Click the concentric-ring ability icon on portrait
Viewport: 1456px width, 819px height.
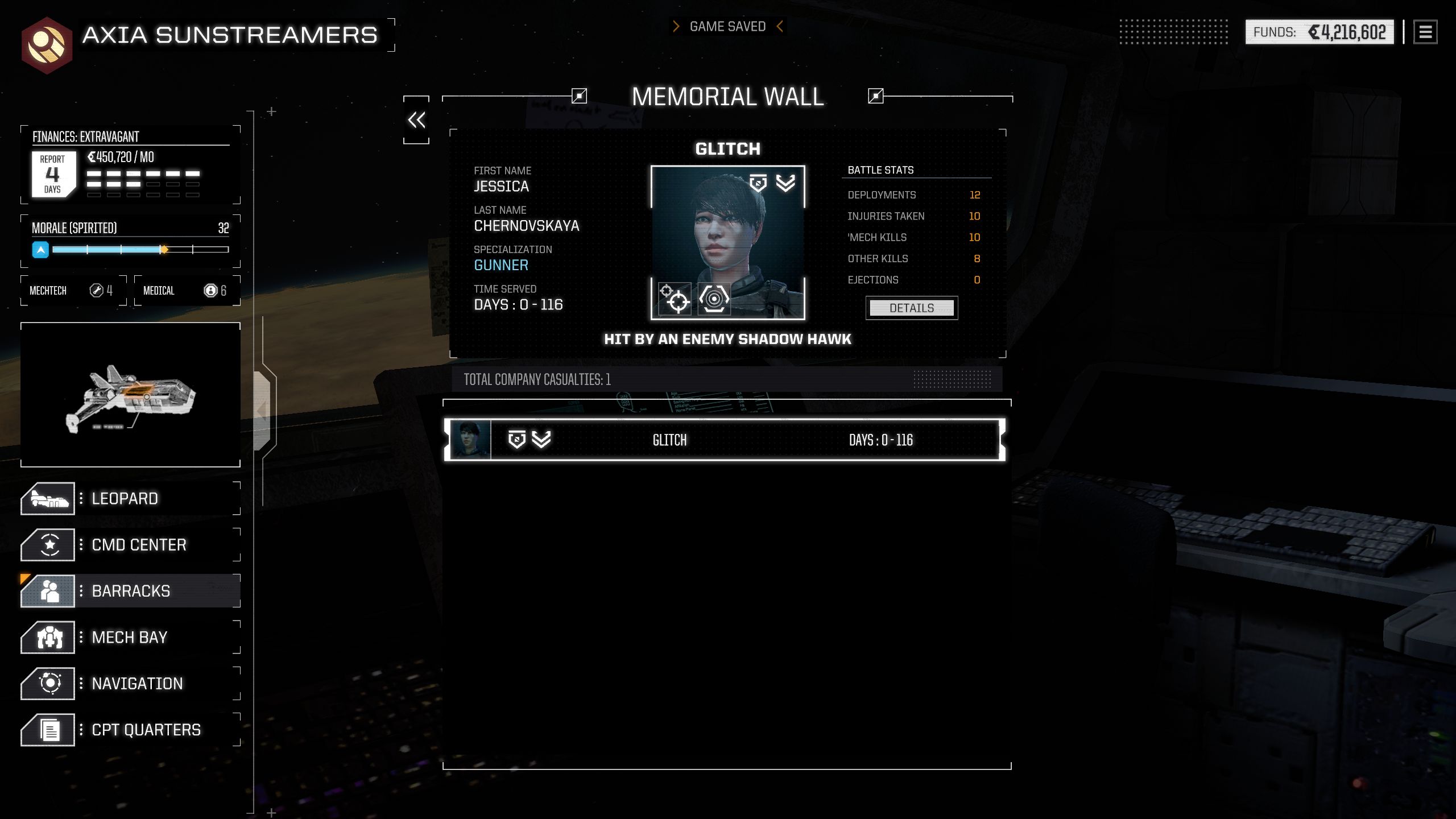pyautogui.click(x=714, y=299)
